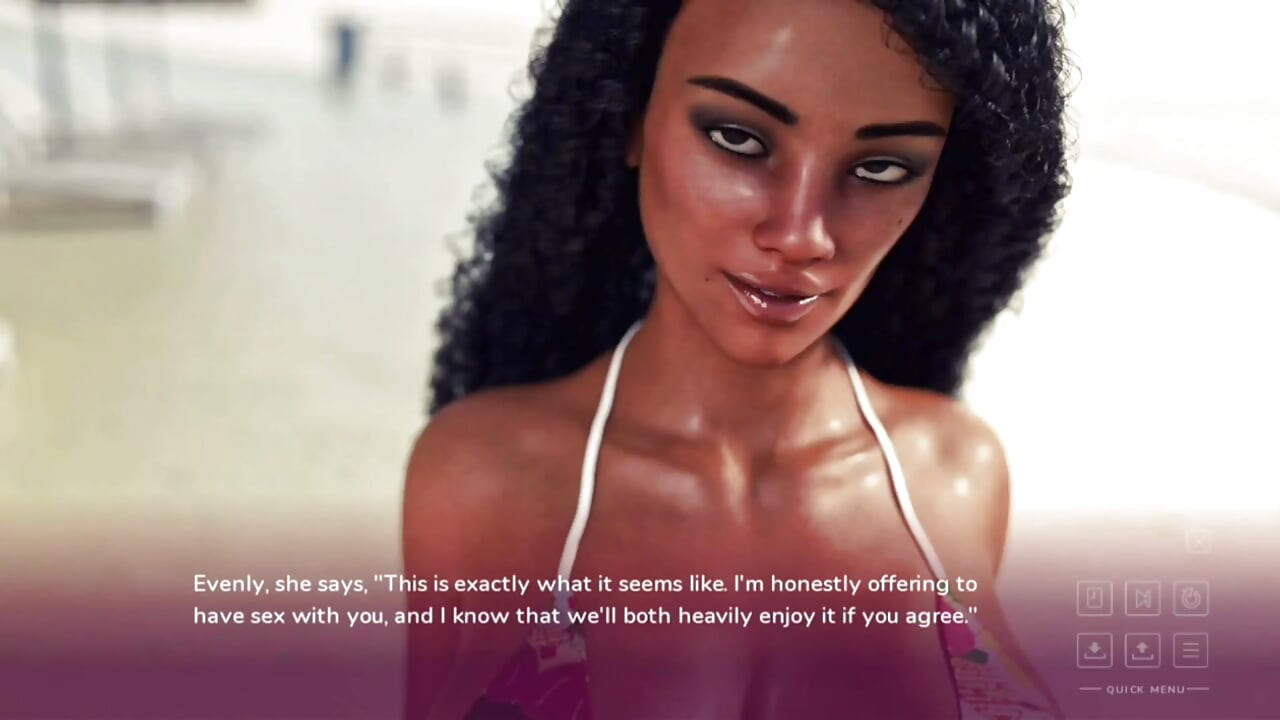Collapse the QUICK MENU section
The width and height of the screenshot is (1280, 720).
[1145, 689]
